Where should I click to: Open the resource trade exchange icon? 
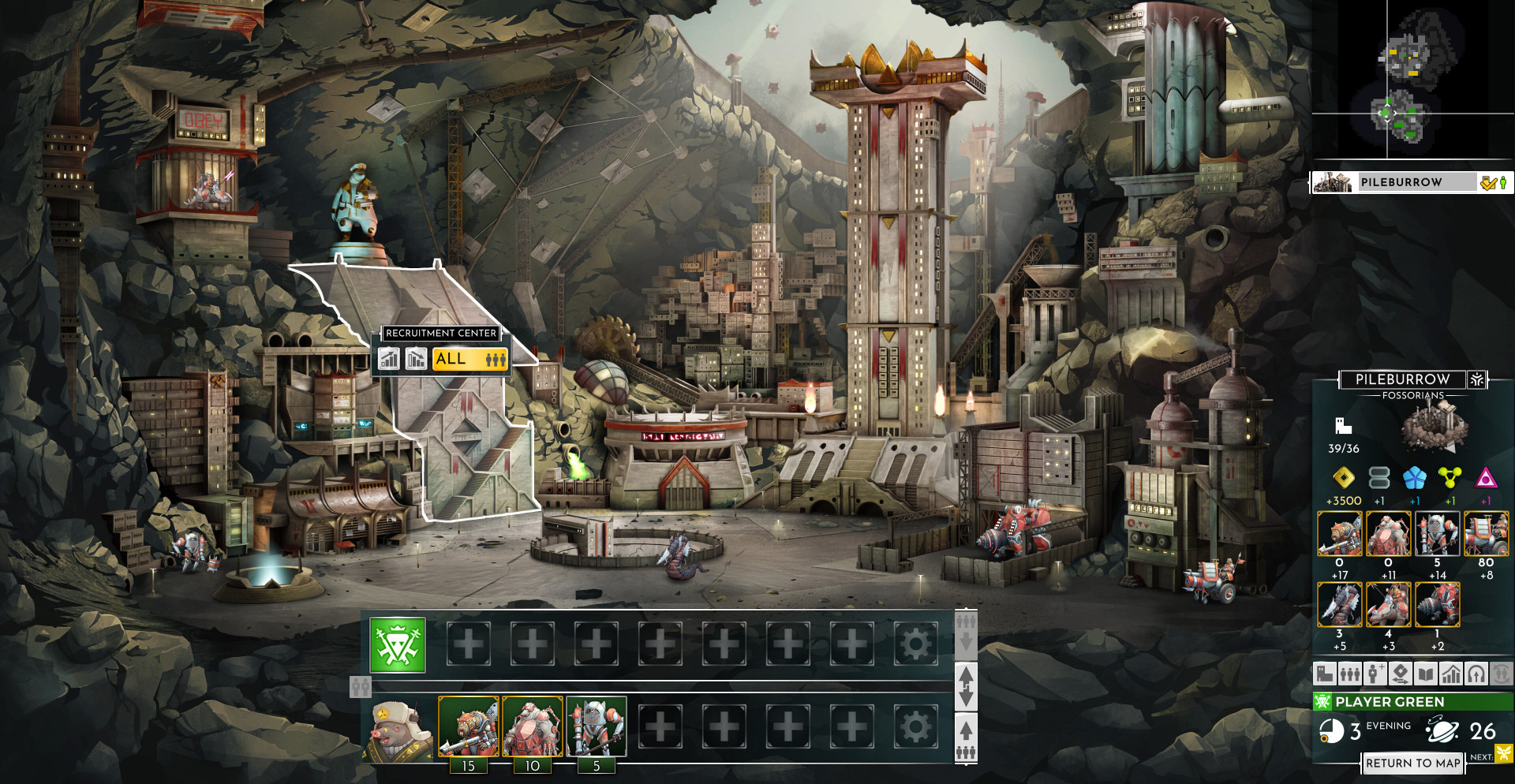coord(1400,674)
